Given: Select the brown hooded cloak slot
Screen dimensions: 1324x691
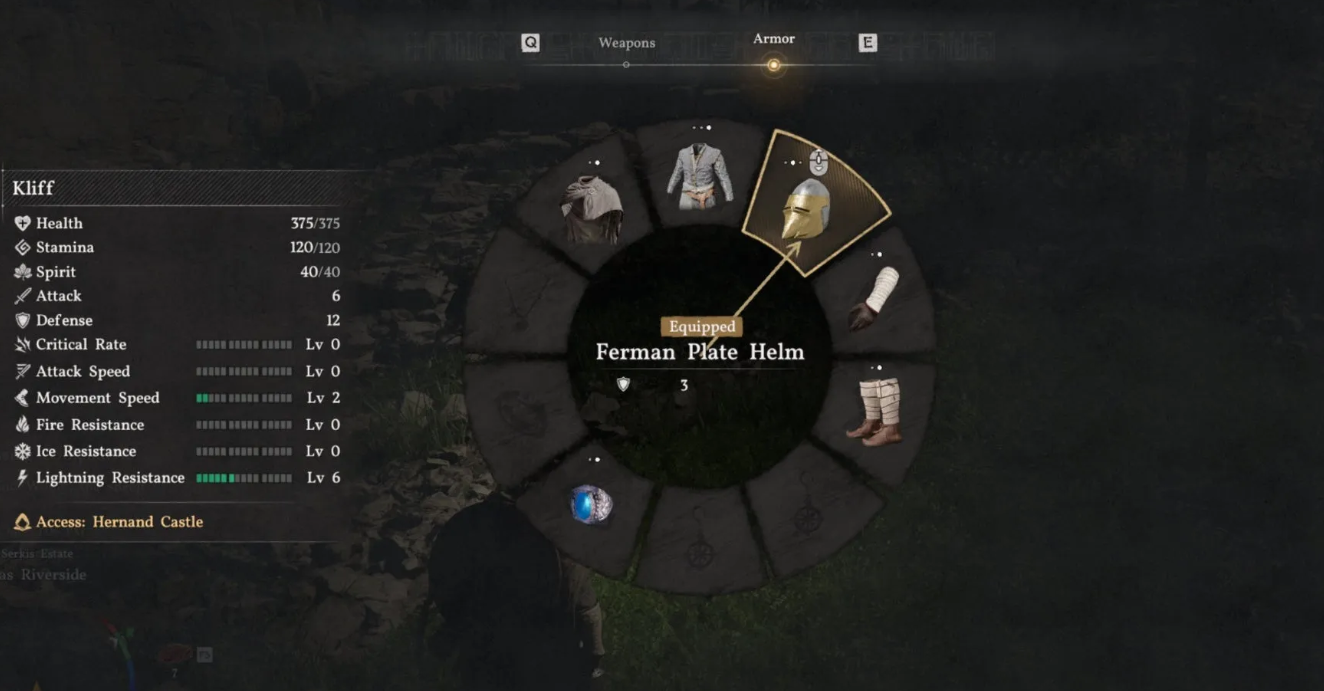Looking at the screenshot, I should pyautogui.click(x=592, y=209).
